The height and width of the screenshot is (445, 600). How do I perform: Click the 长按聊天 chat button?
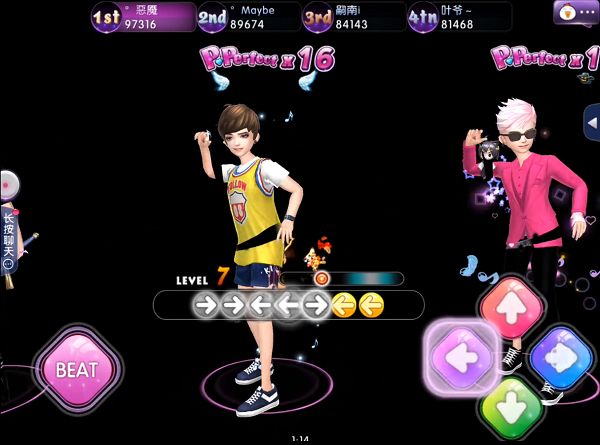tap(9, 240)
